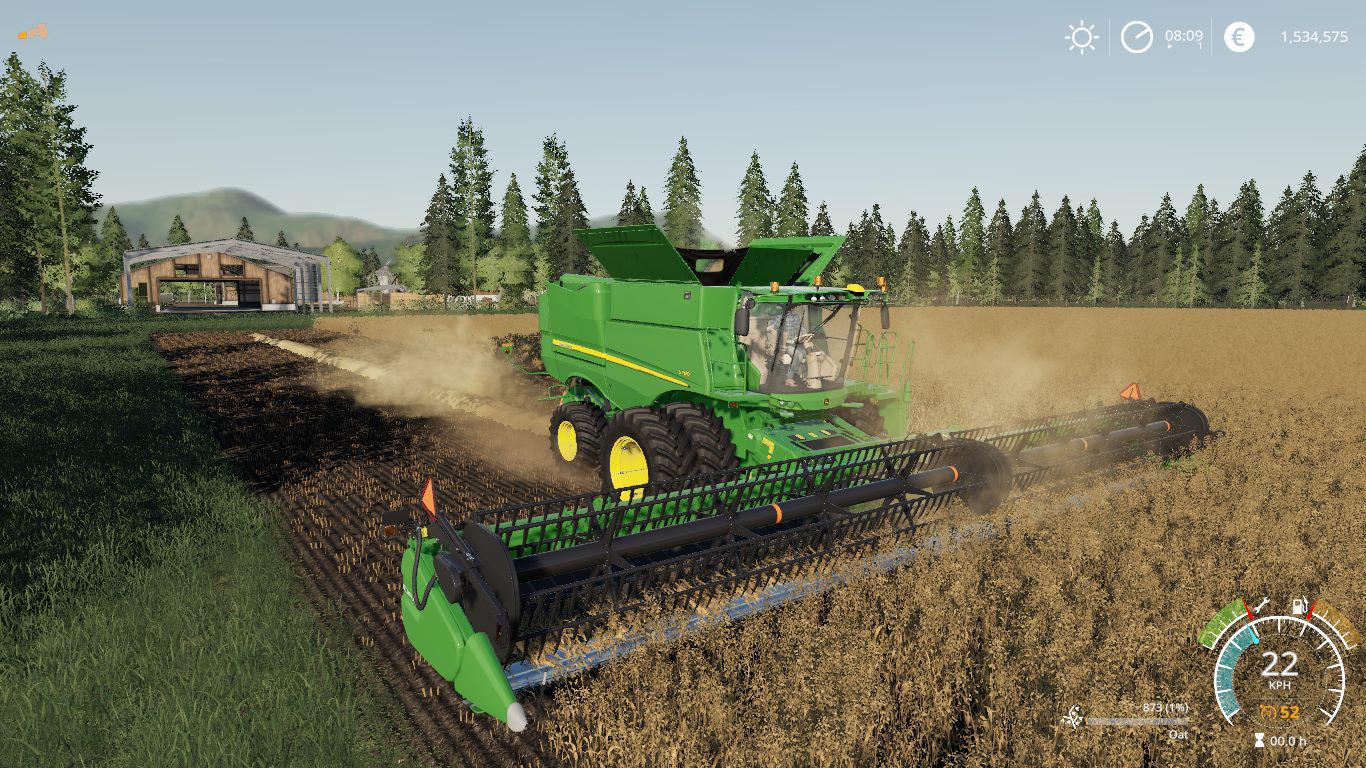Open the euro money icon
Image resolution: width=1366 pixels, height=768 pixels.
1239,37
